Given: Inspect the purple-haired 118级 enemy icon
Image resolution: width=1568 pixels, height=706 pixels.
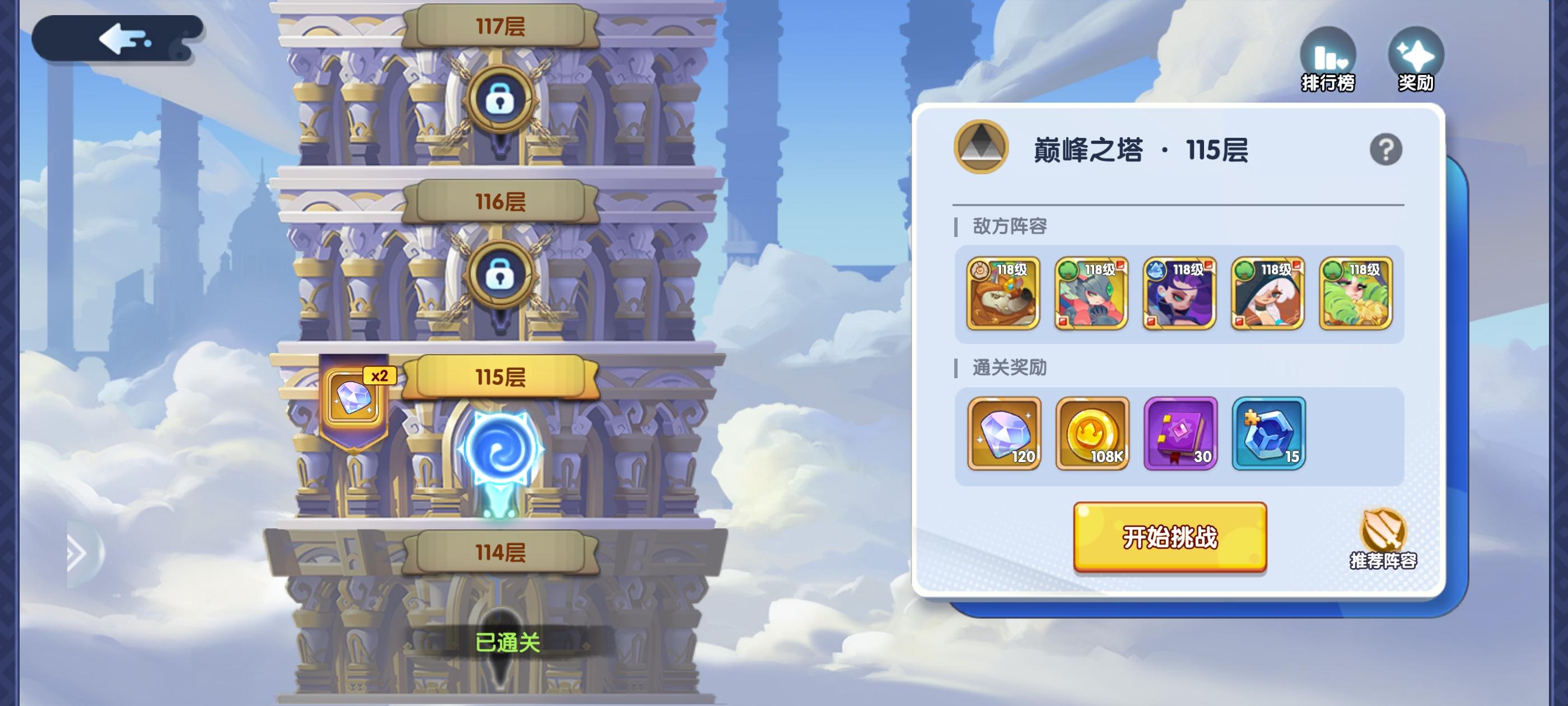Looking at the screenshot, I should point(1179,295).
